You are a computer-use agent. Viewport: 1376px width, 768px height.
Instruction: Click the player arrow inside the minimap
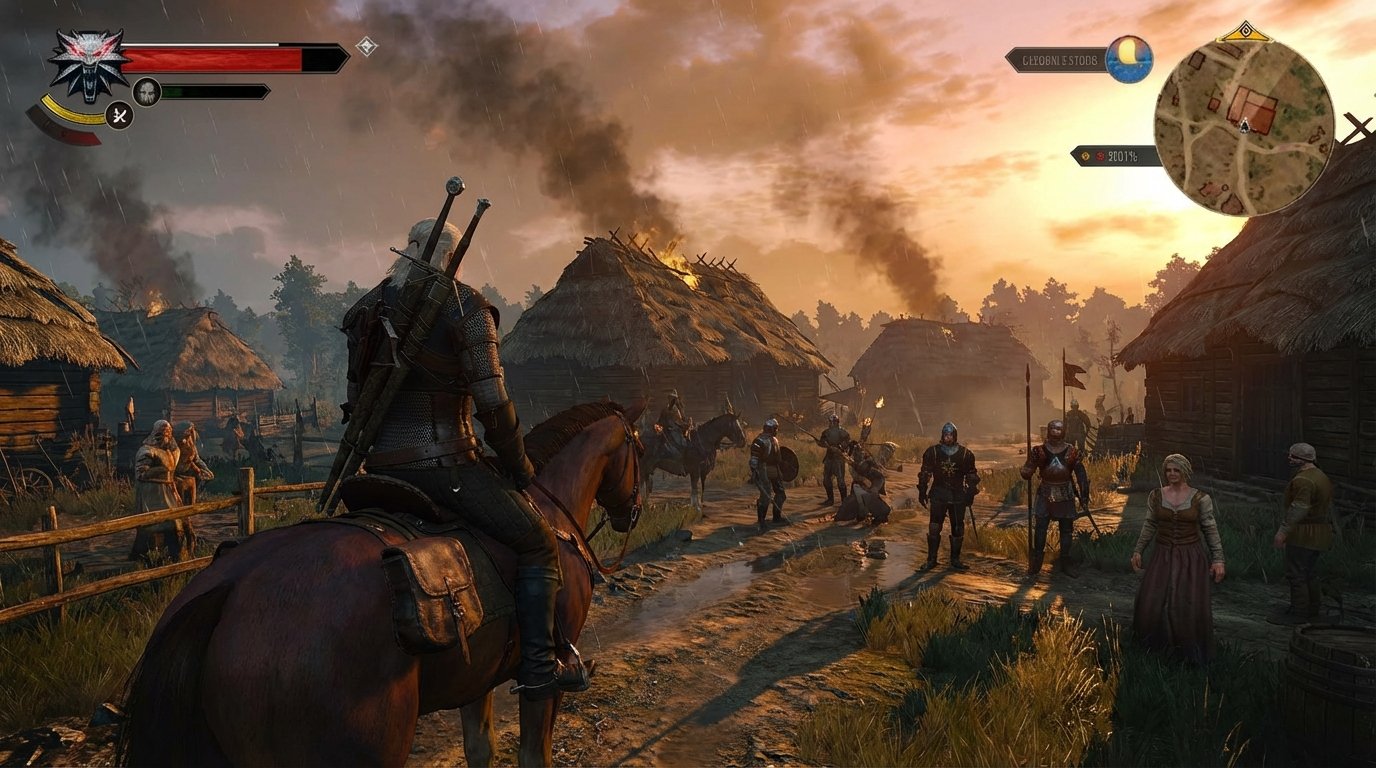[x=1245, y=125]
